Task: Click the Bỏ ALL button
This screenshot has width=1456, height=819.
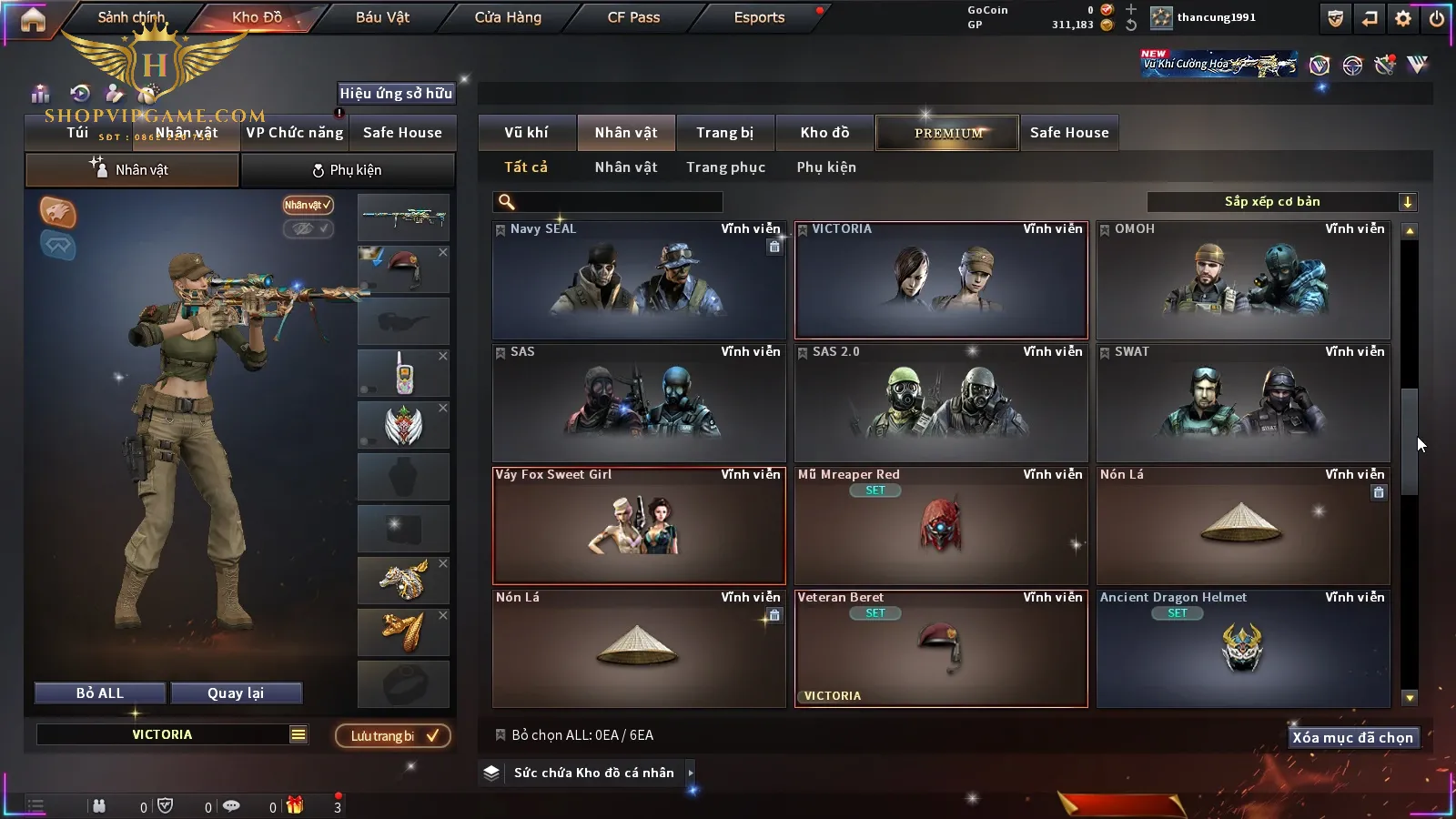Action: click(x=100, y=693)
